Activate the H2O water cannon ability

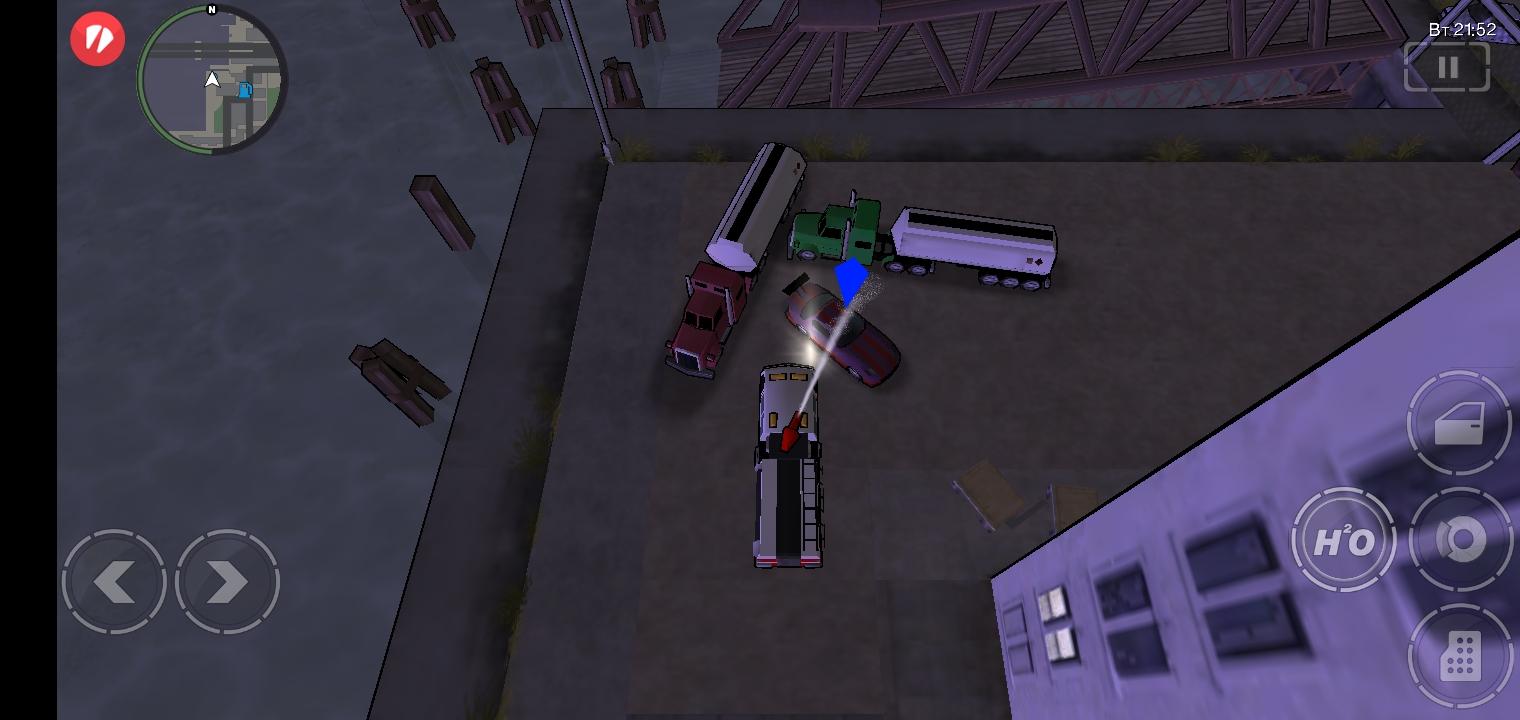tap(1345, 540)
